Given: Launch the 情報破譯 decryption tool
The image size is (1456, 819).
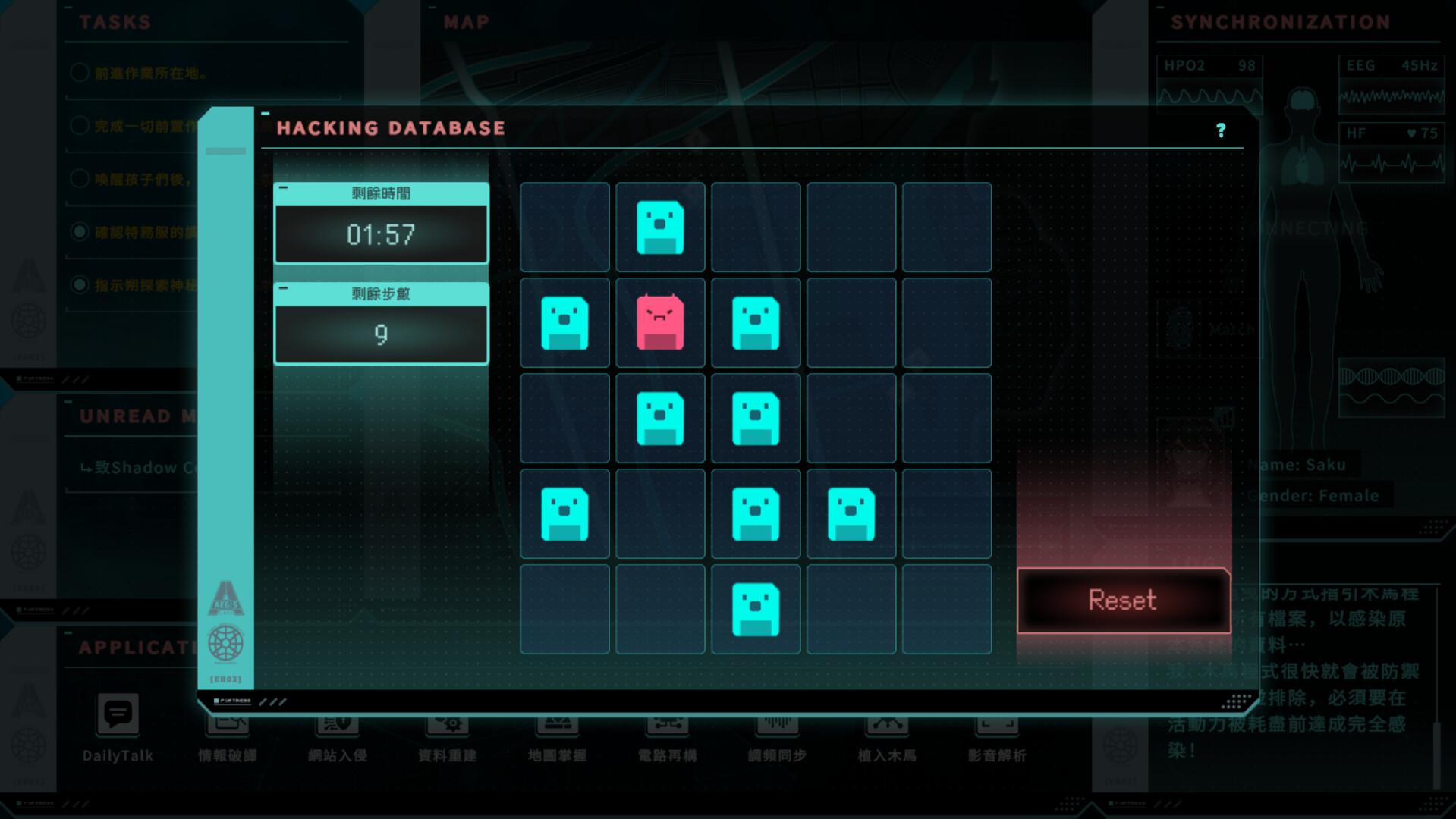Looking at the screenshot, I should [x=227, y=726].
